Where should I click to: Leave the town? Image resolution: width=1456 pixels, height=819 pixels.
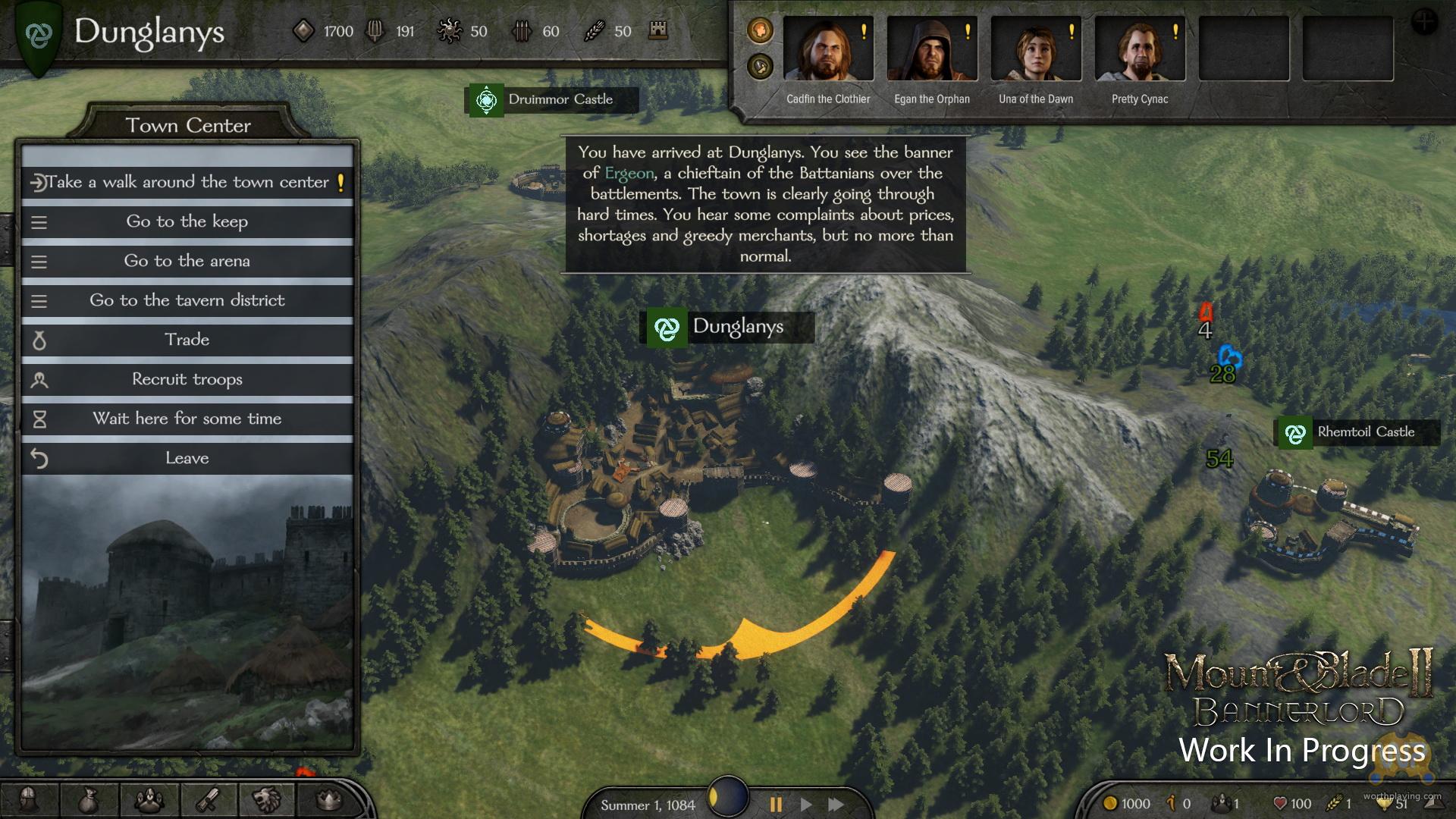(187, 458)
